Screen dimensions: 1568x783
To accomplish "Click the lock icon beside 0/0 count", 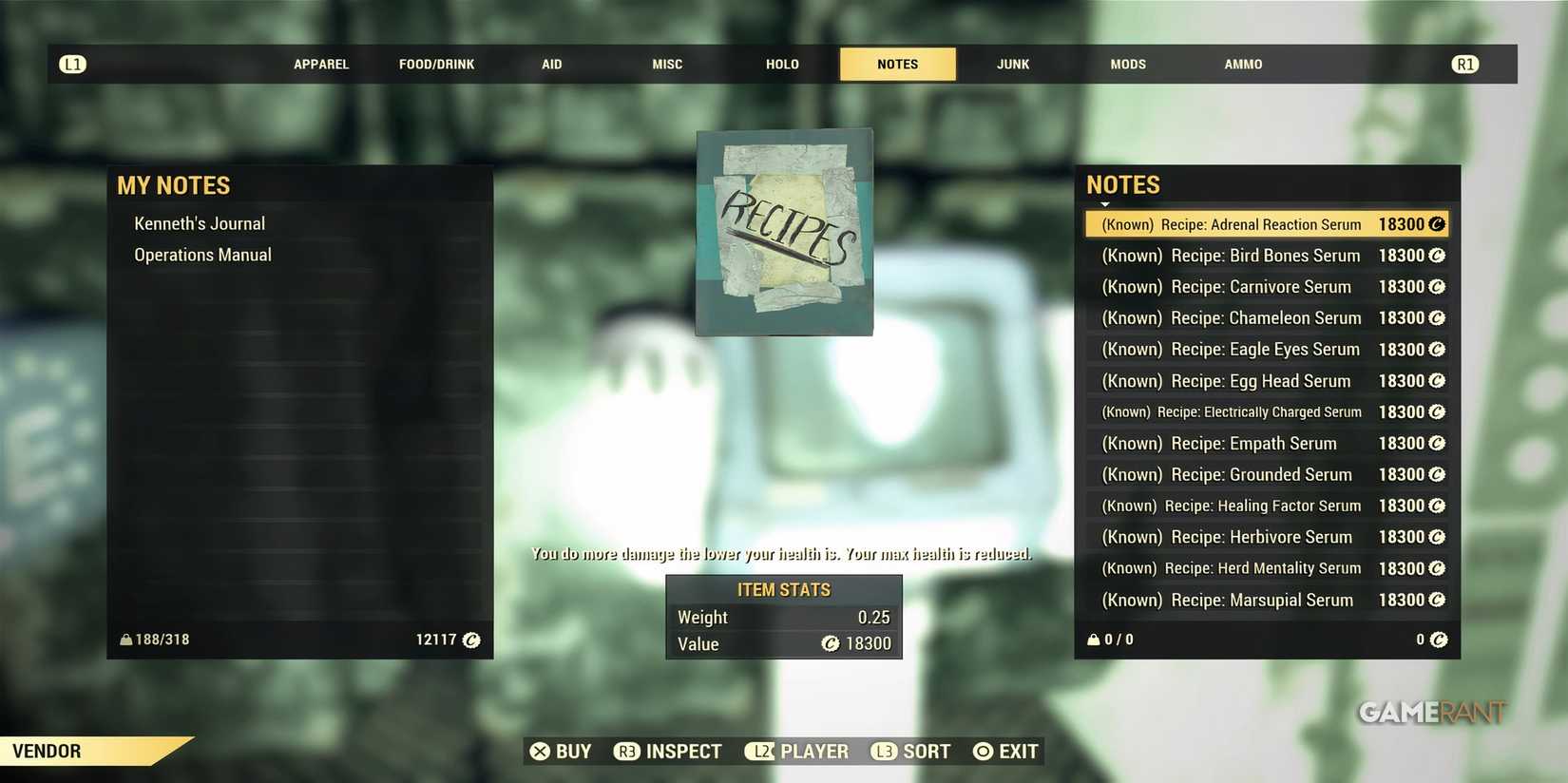I will point(1093,639).
